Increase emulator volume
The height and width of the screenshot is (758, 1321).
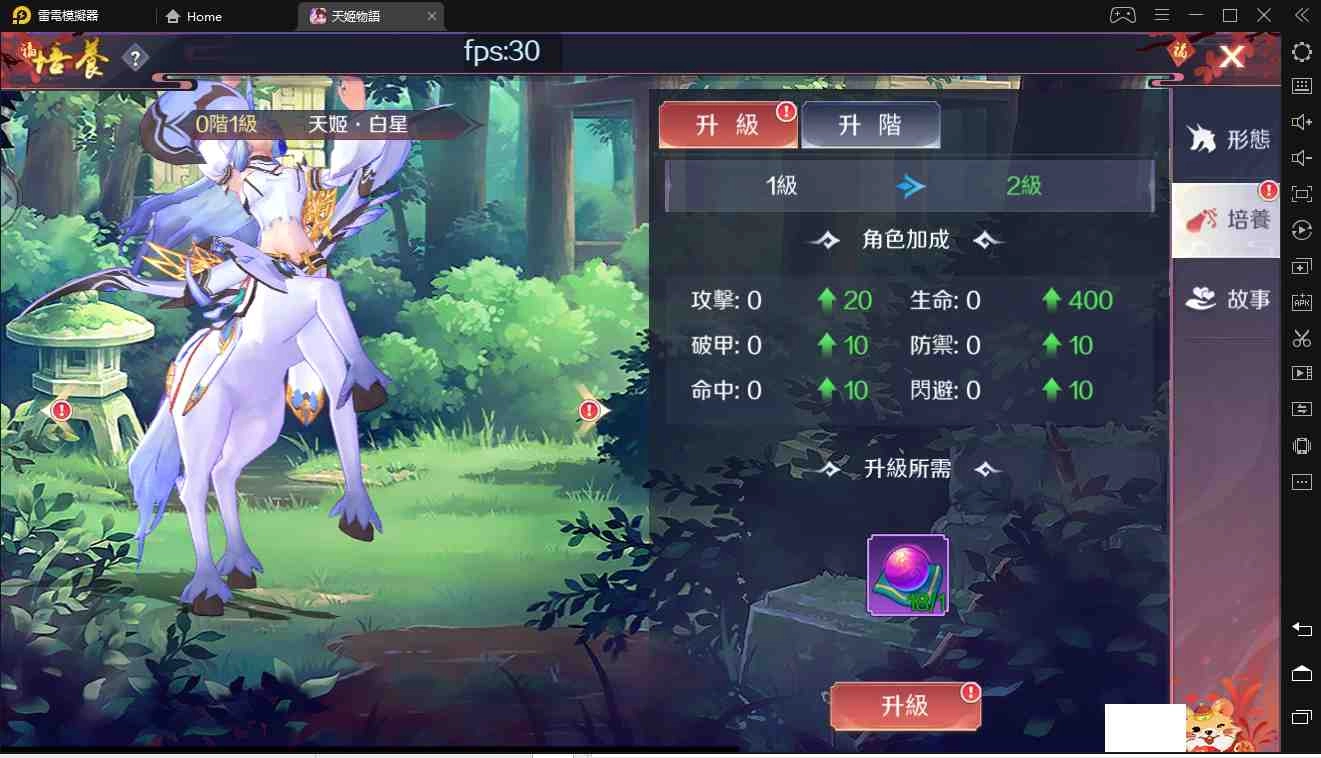[1301, 121]
